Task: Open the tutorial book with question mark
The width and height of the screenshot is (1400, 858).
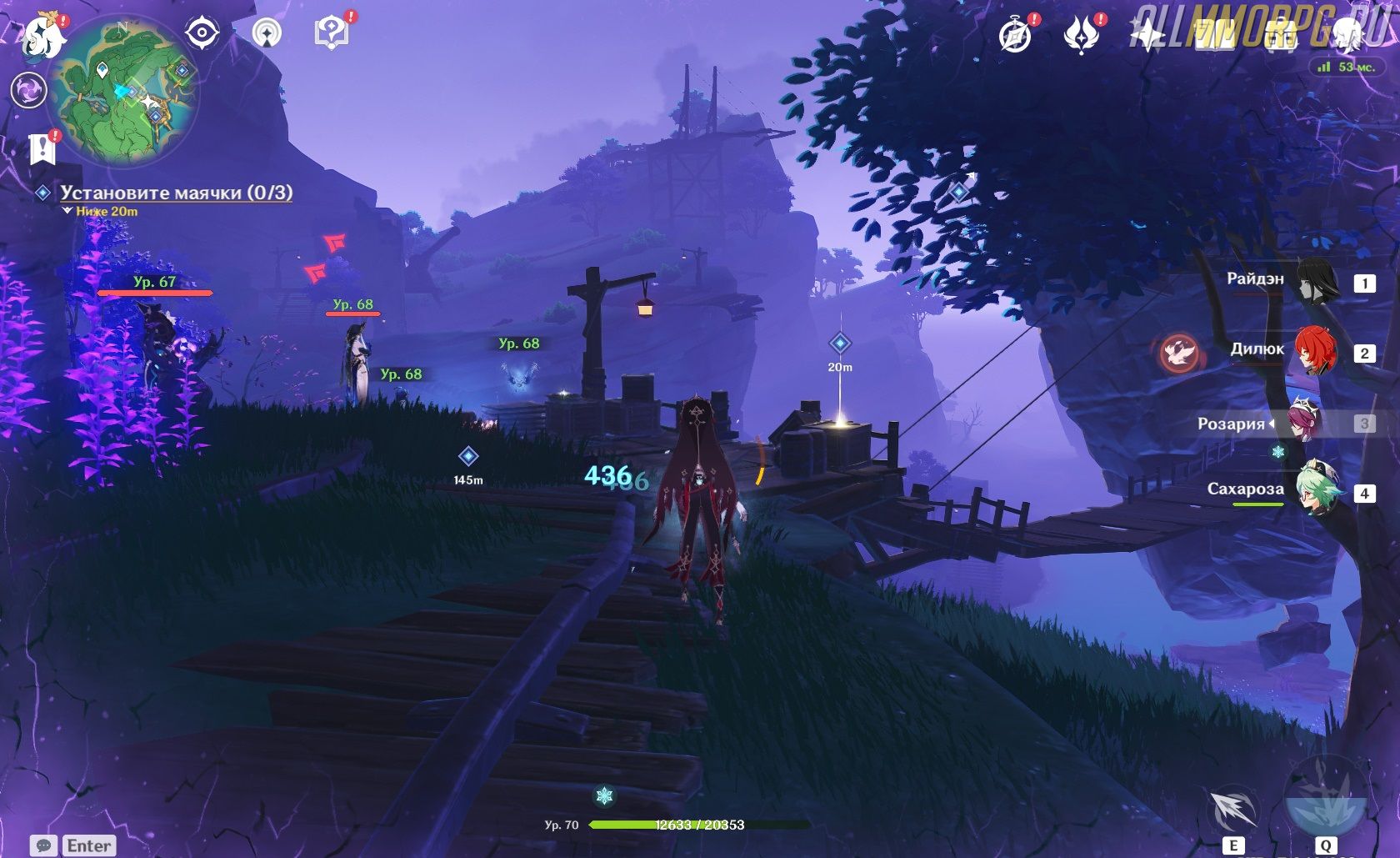Action: tap(331, 33)
